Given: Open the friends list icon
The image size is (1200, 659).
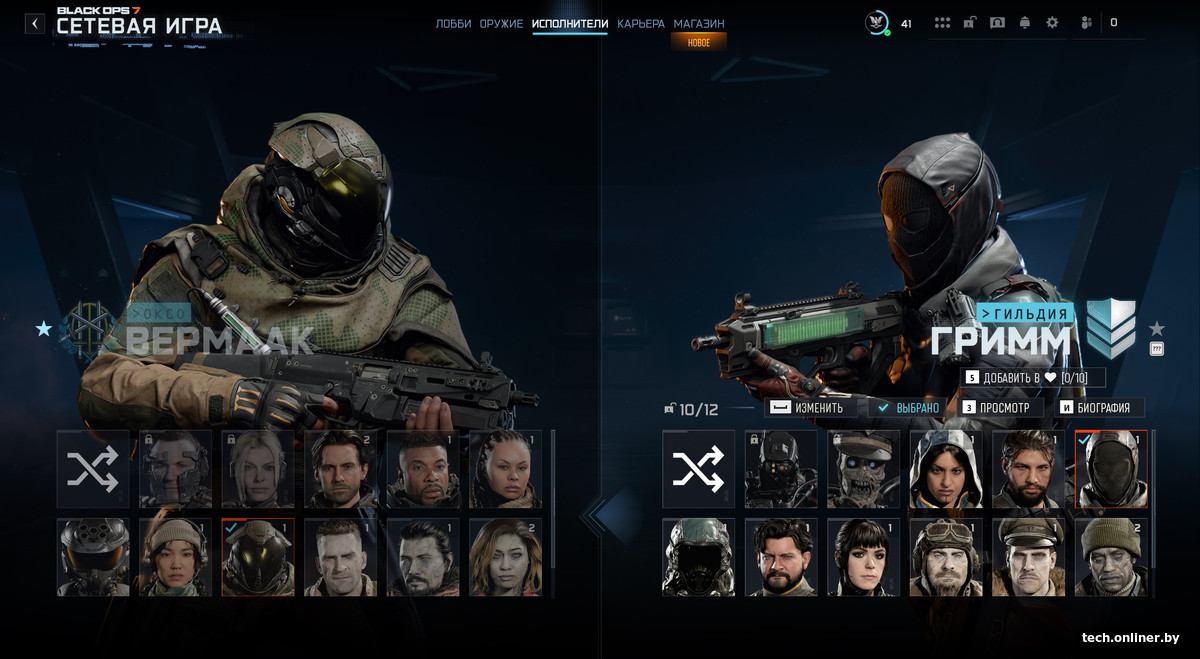Looking at the screenshot, I should click(x=1087, y=23).
